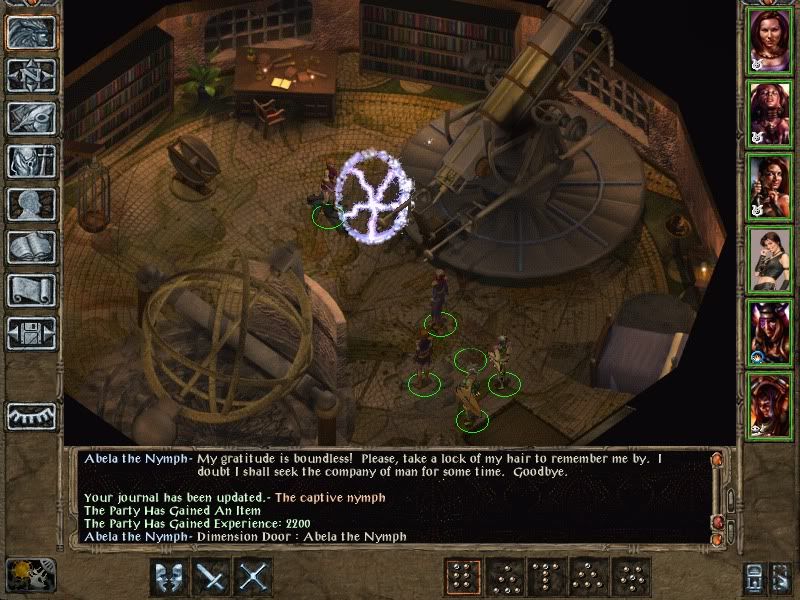Open the party inventory screen
The image size is (800, 600).
coord(31,161)
